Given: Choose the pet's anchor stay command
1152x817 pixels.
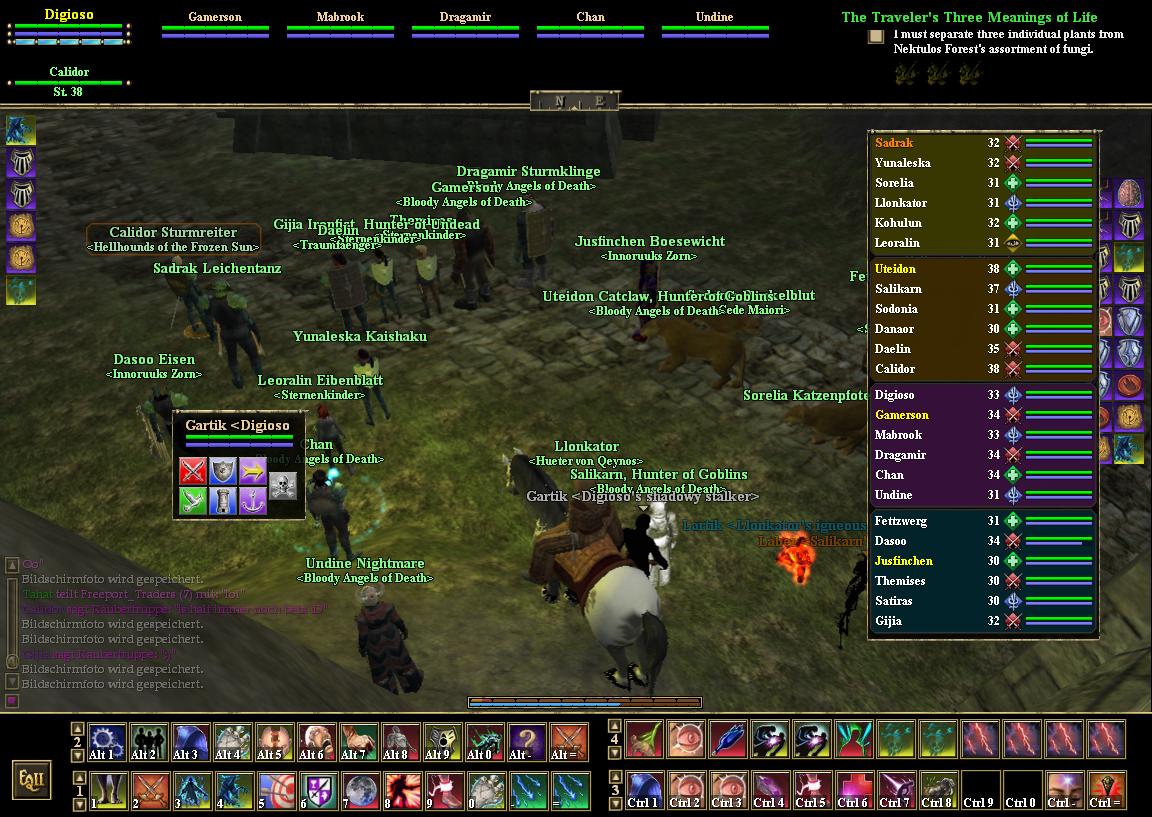Looking at the screenshot, I should [253, 501].
